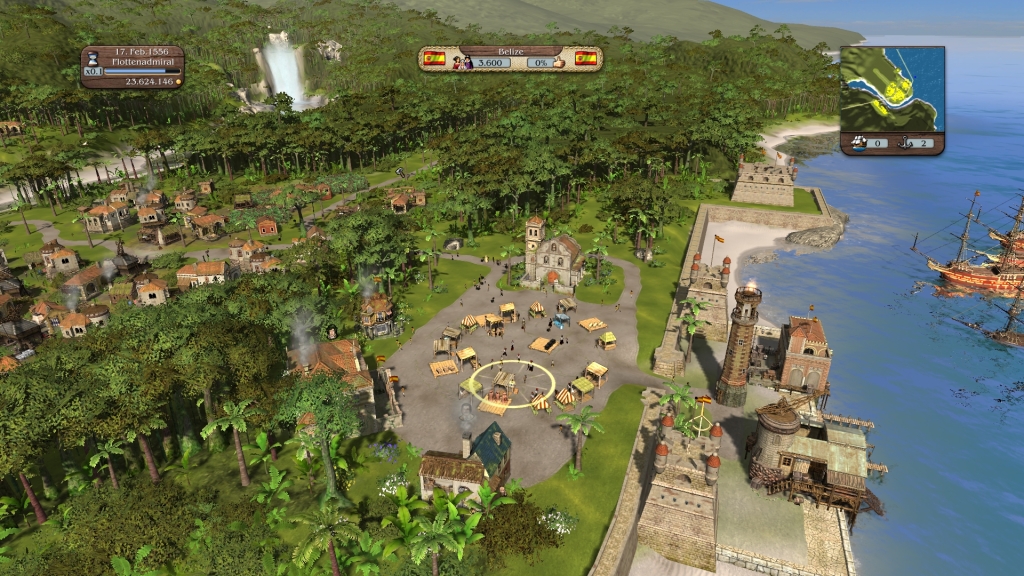1024x576 pixels.
Task: Select the sailing ship icon under the minimap
Action: pos(858,143)
